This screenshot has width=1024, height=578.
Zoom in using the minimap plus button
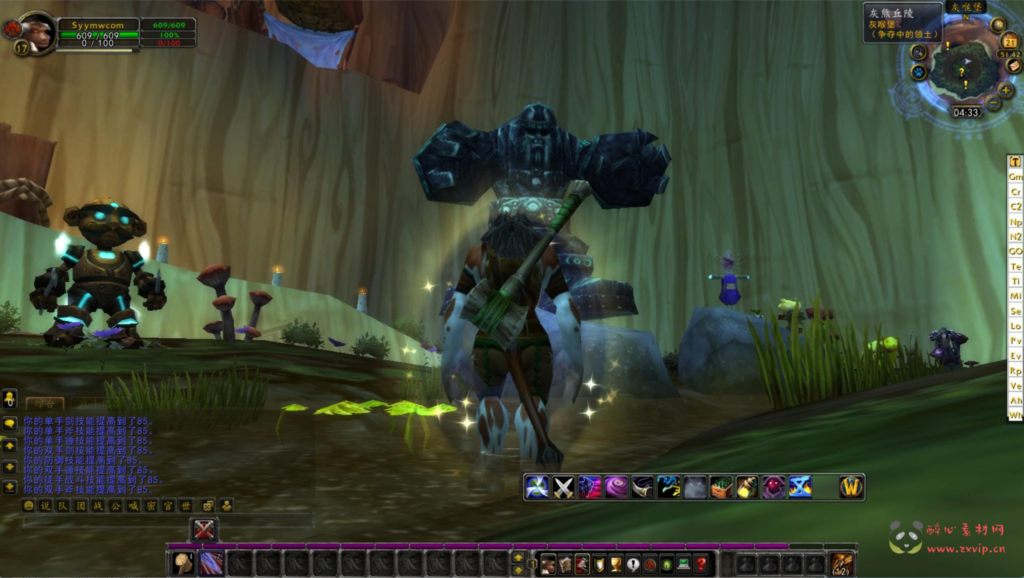tap(1006, 91)
